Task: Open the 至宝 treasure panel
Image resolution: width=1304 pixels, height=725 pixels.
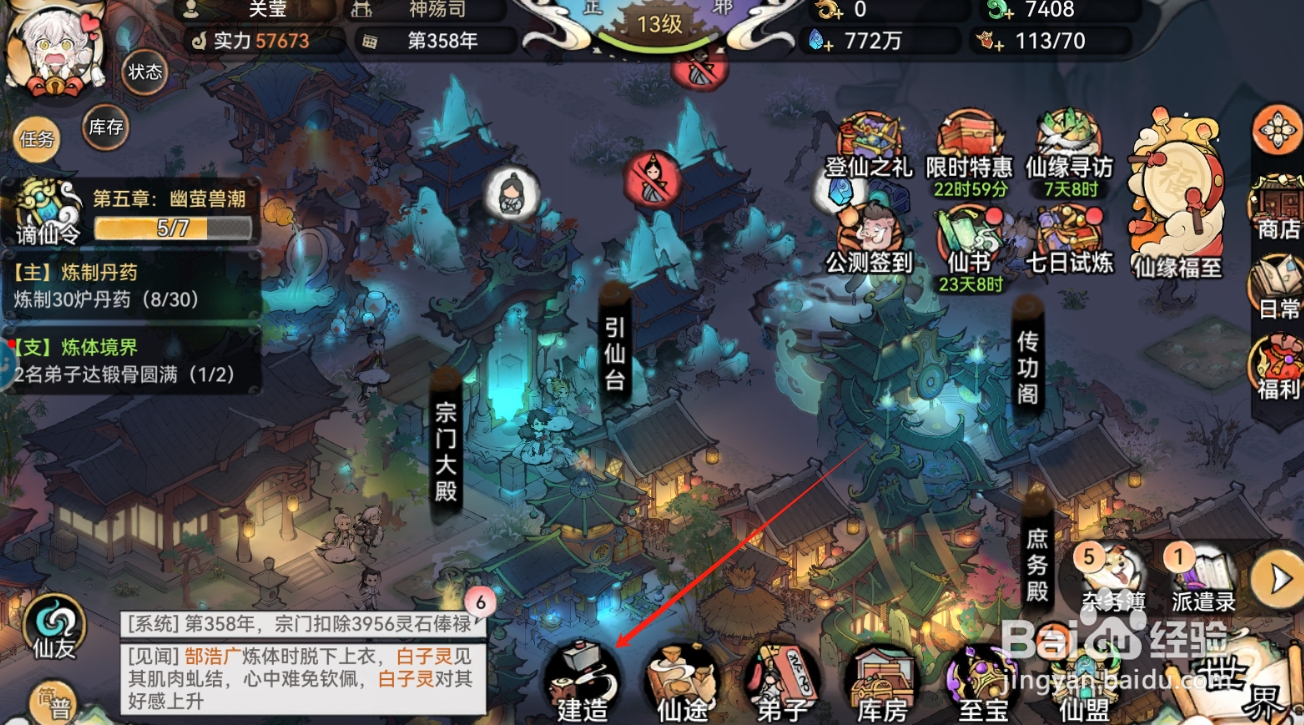Action: 982,685
